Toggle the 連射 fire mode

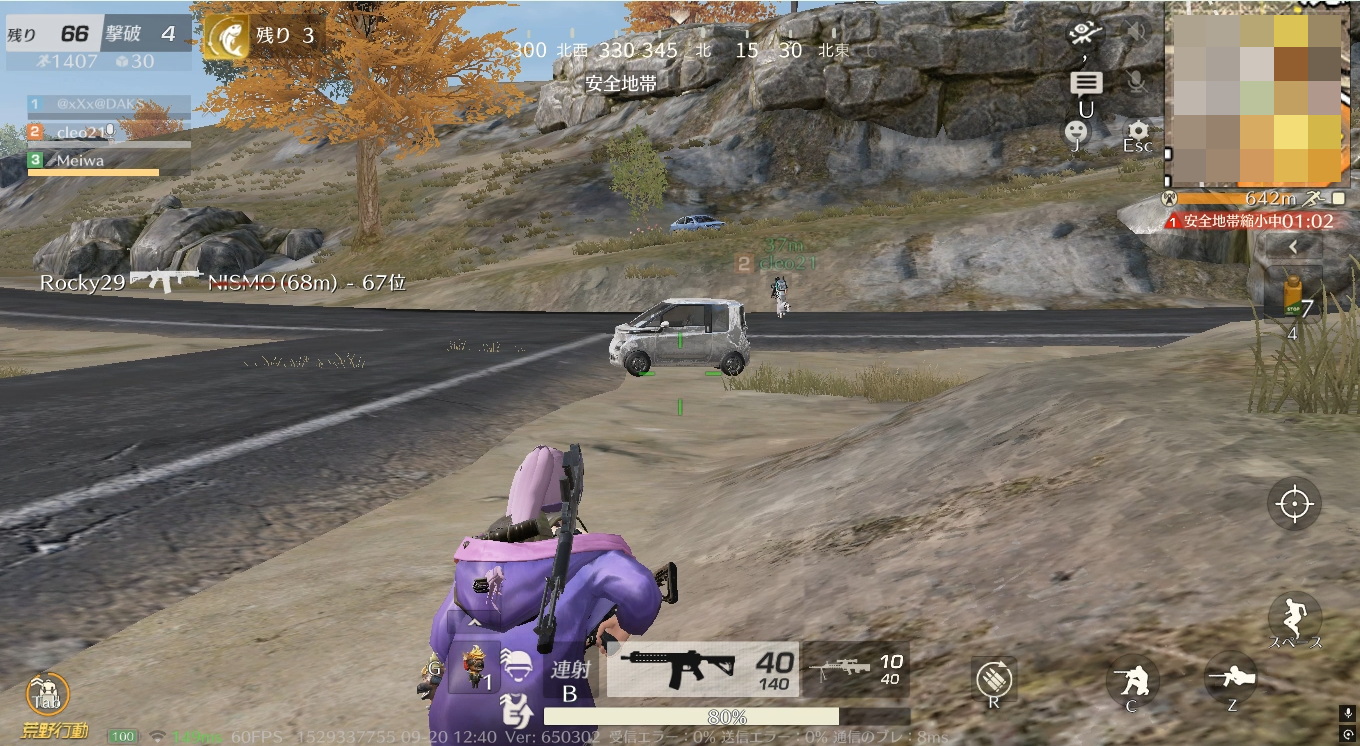pos(570,679)
